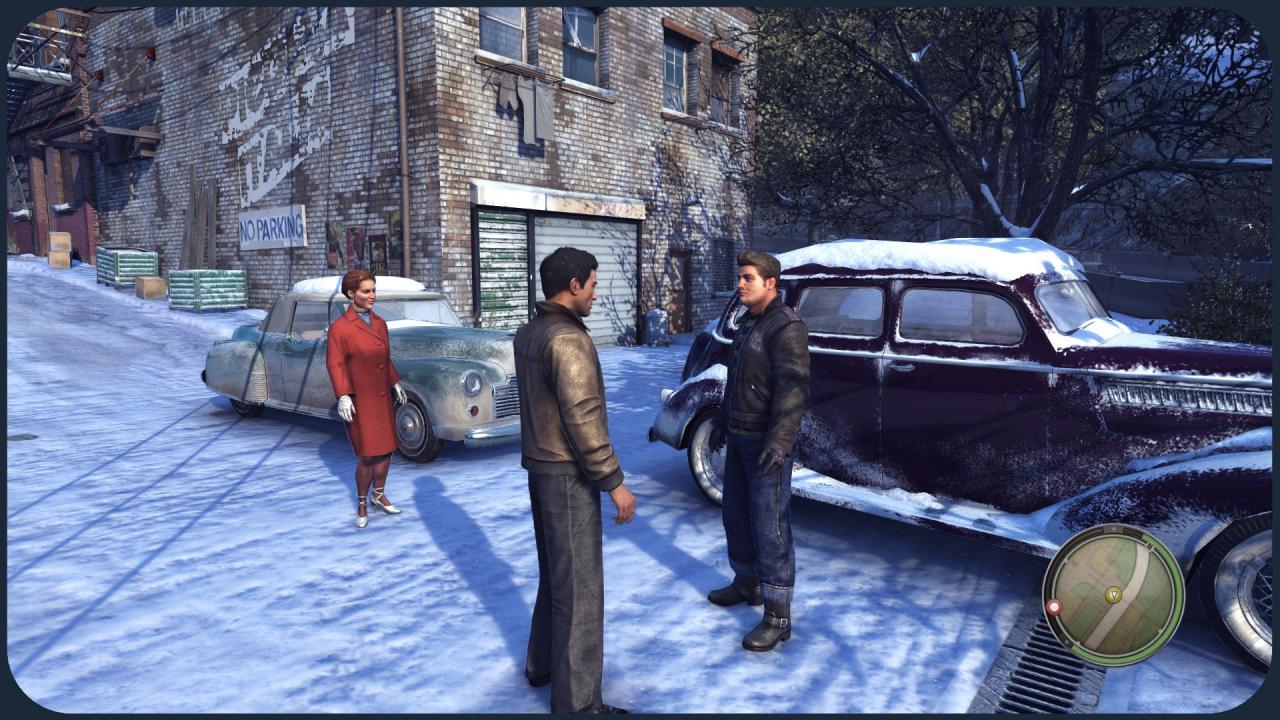This screenshot has width=1280, height=720.
Task: Click the yellow player arrow on the minimap
Action: pyautogui.click(x=1113, y=595)
